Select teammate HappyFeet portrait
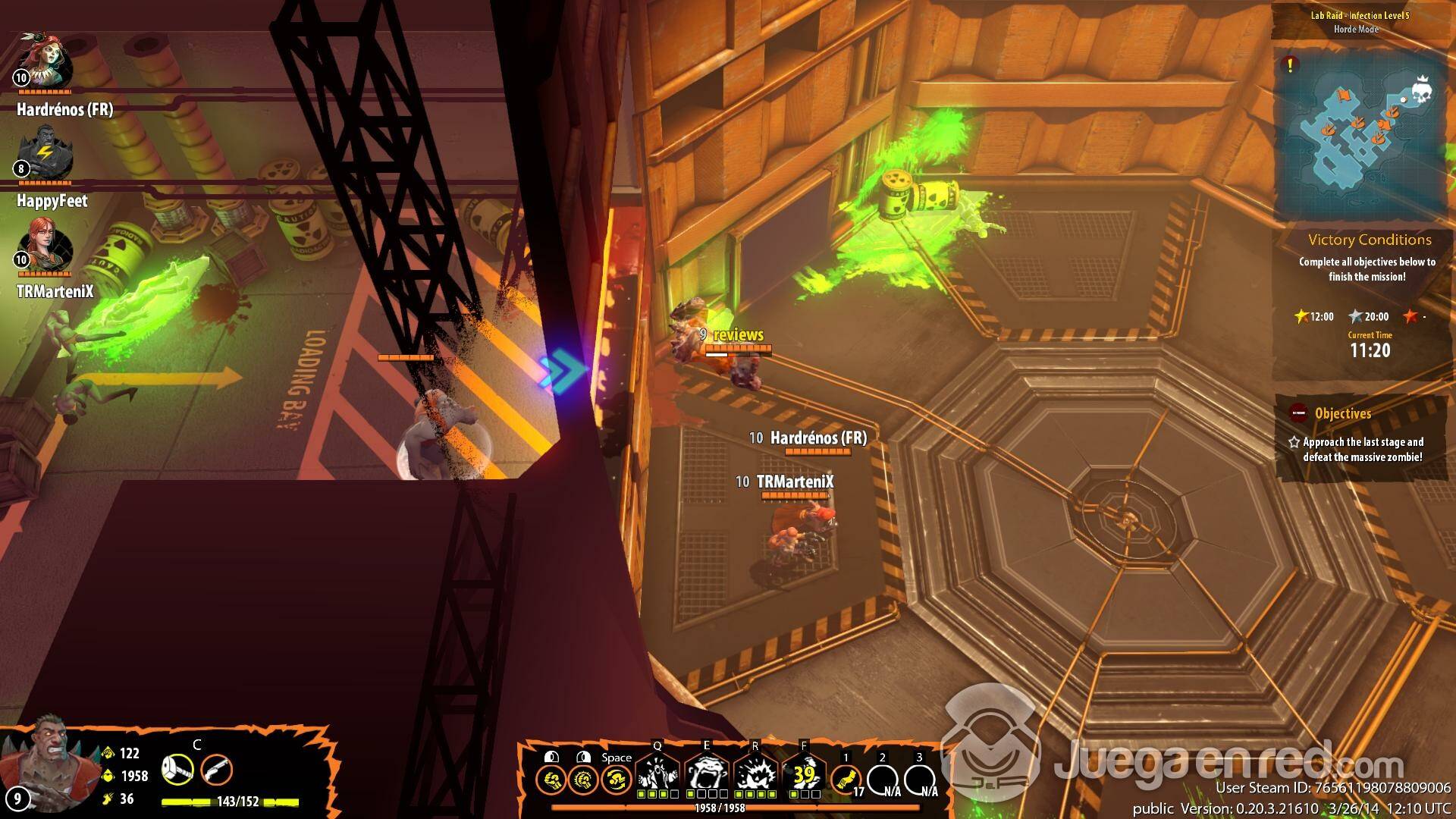Screen dimensions: 1456x819 coord(45,155)
